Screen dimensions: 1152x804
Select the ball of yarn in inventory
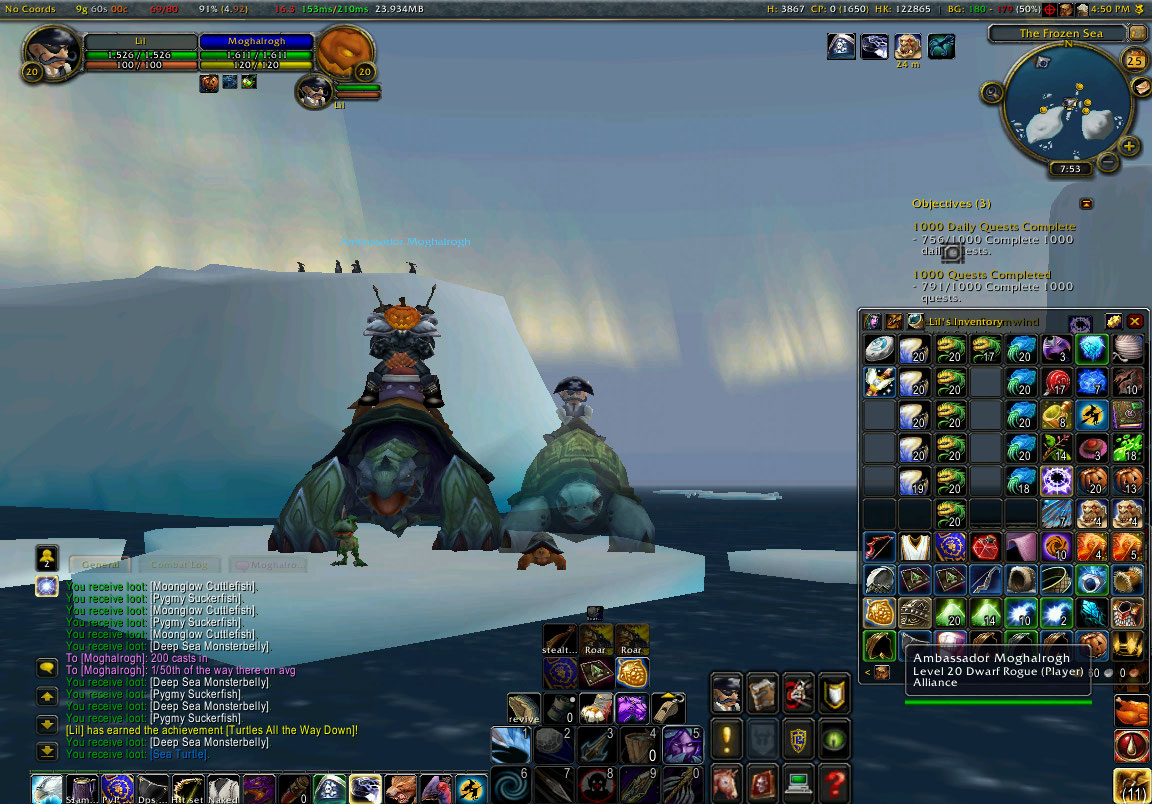pyautogui.click(x=1128, y=349)
